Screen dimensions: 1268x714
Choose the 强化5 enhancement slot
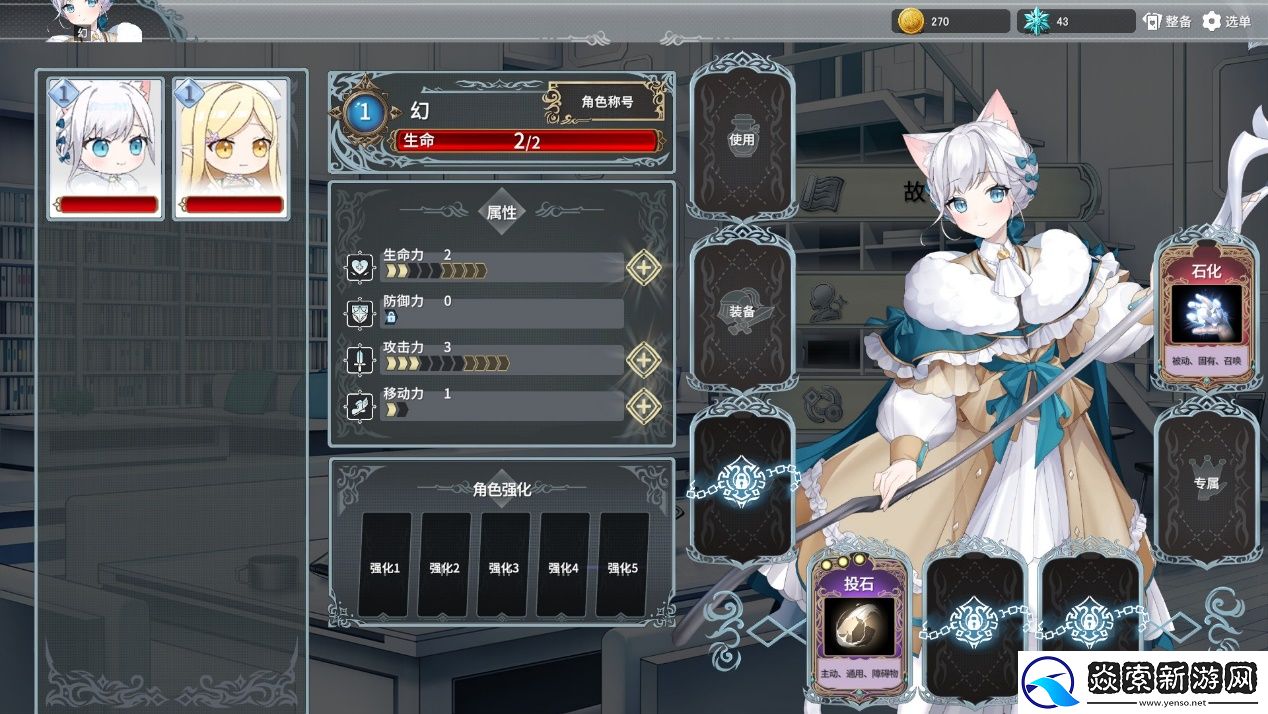pos(622,565)
